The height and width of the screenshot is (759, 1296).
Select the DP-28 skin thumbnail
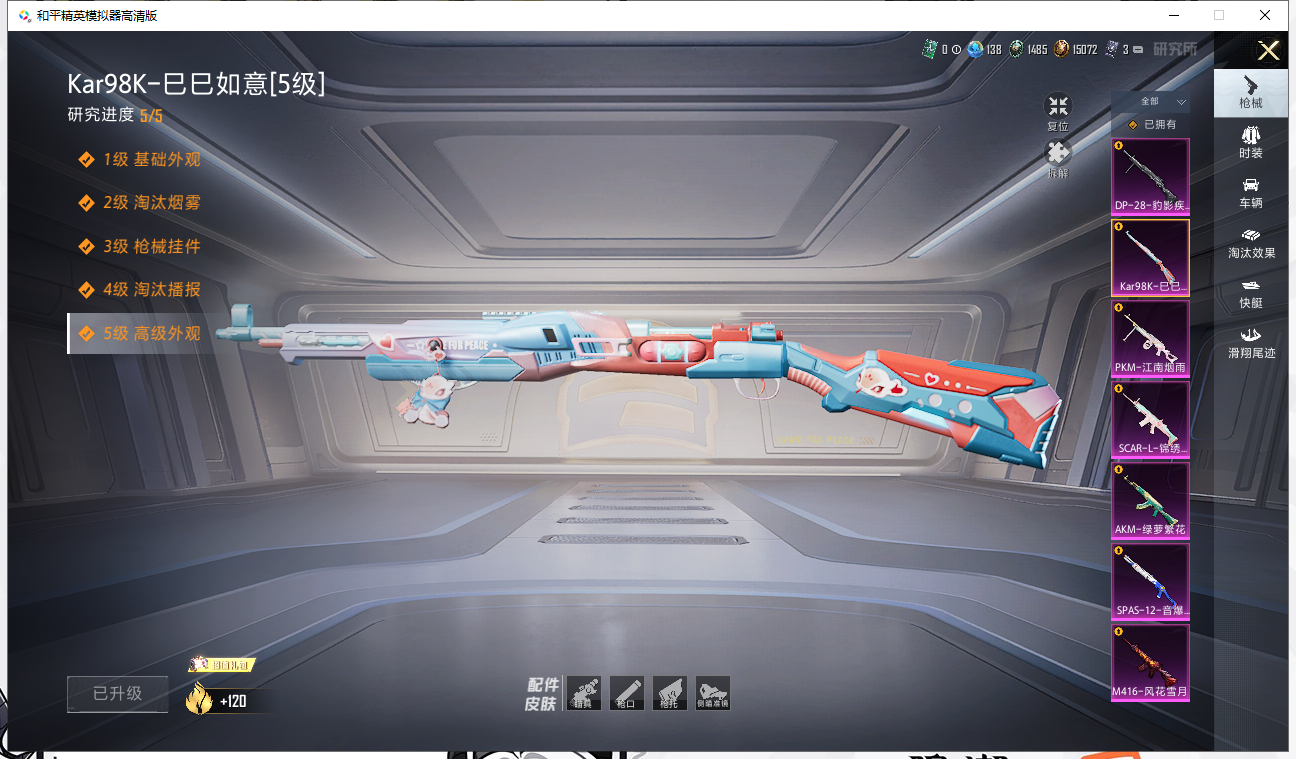click(x=1151, y=176)
